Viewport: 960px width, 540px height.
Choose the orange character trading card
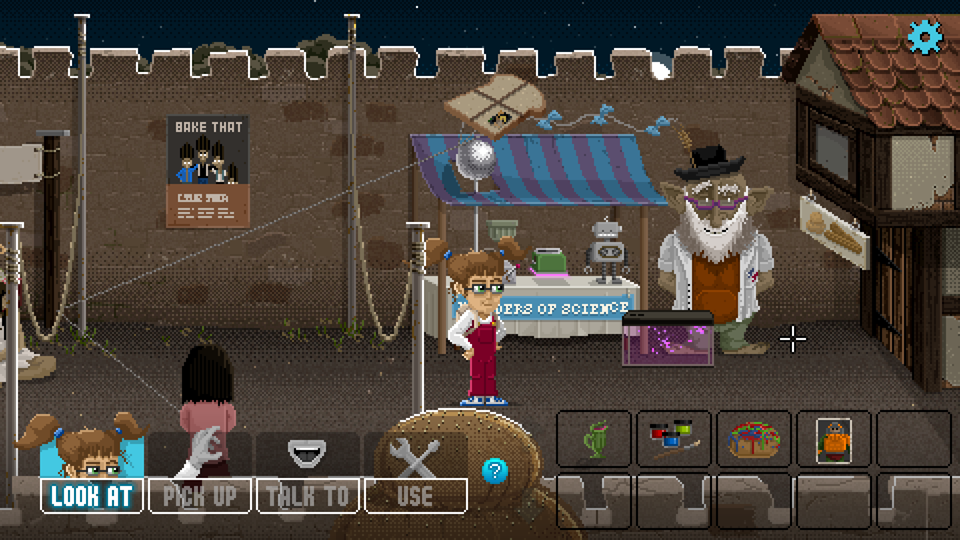pyautogui.click(x=833, y=439)
